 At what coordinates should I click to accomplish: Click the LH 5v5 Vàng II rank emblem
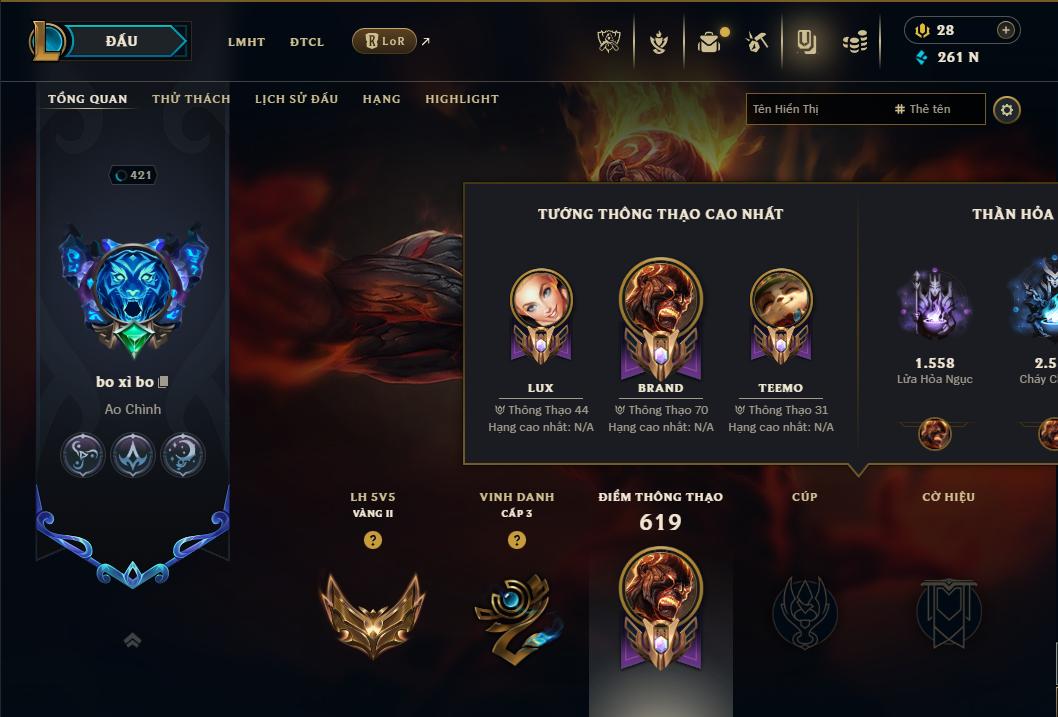click(x=373, y=611)
